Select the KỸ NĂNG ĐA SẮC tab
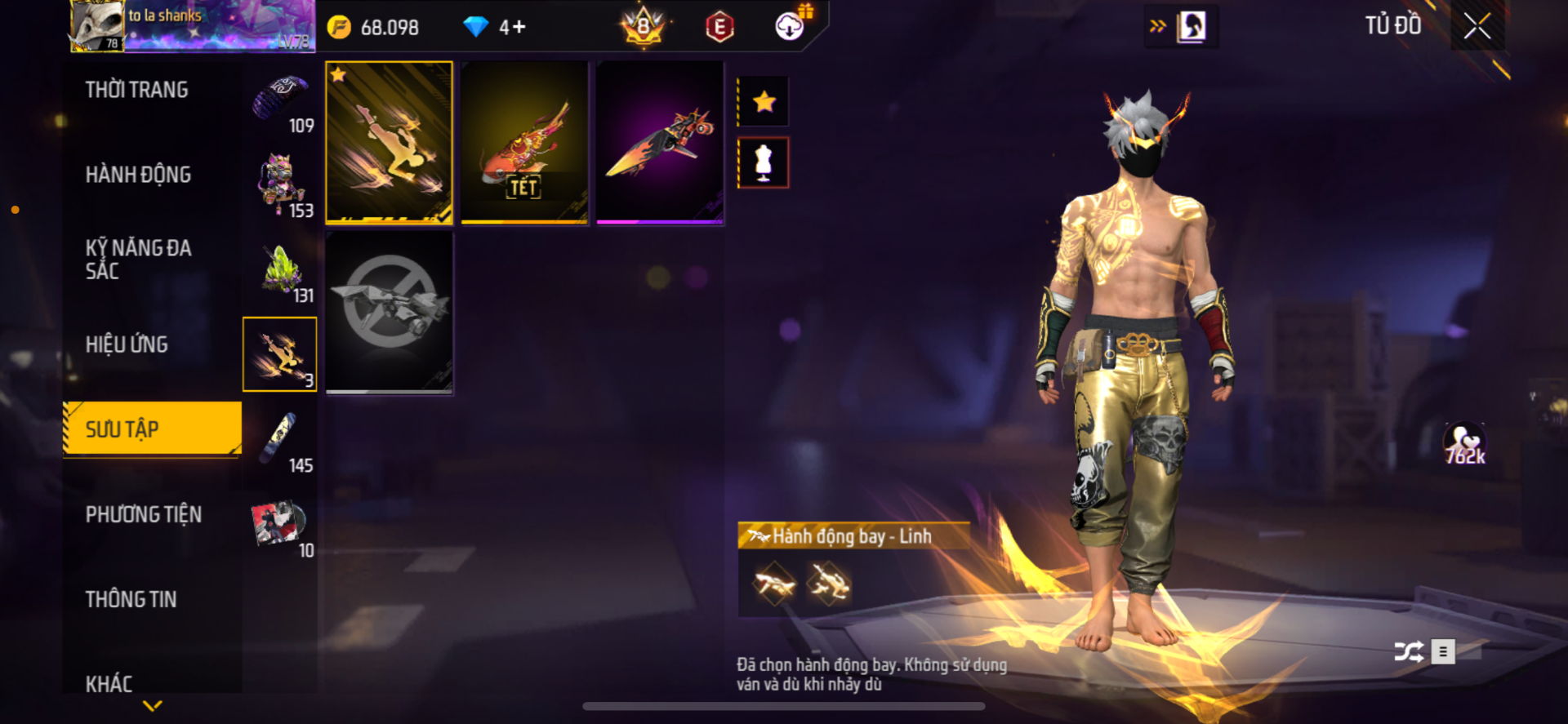The height and width of the screenshot is (724, 1568). tap(138, 260)
